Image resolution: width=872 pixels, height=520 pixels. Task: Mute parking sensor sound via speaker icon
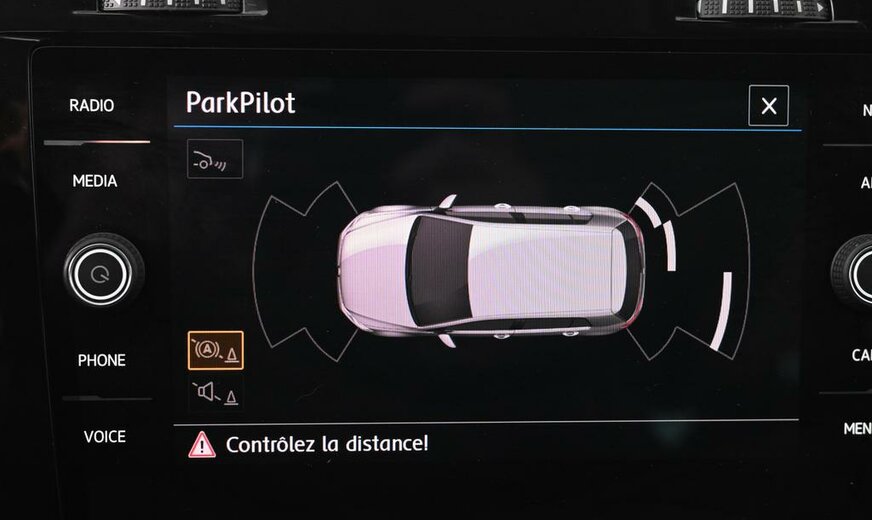[x=215, y=393]
